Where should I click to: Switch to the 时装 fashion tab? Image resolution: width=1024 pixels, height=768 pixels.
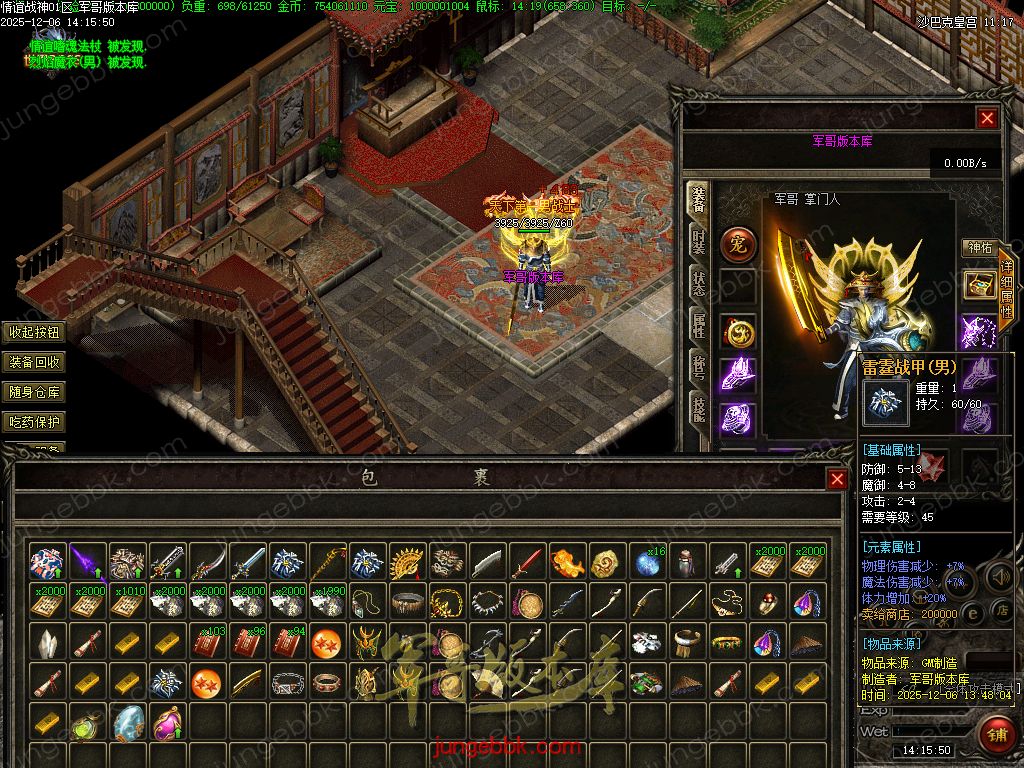[699, 242]
